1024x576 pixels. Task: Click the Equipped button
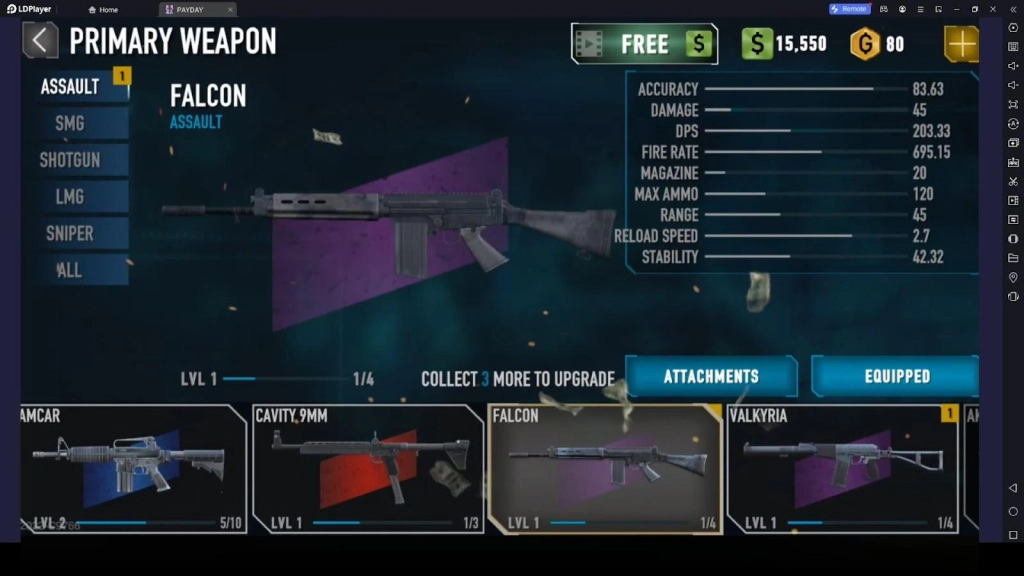(896, 377)
